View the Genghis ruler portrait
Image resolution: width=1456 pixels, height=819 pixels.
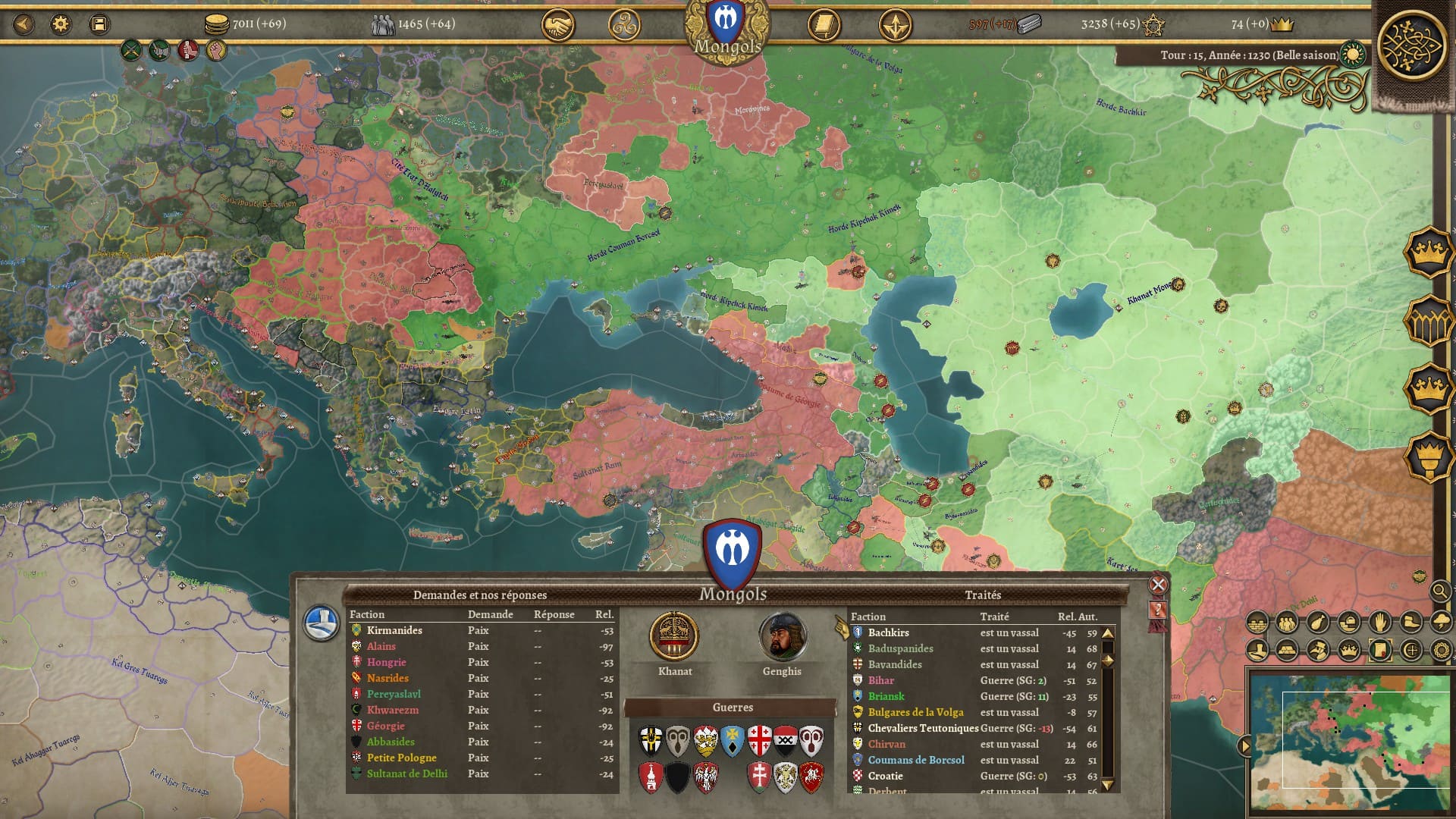click(x=782, y=637)
